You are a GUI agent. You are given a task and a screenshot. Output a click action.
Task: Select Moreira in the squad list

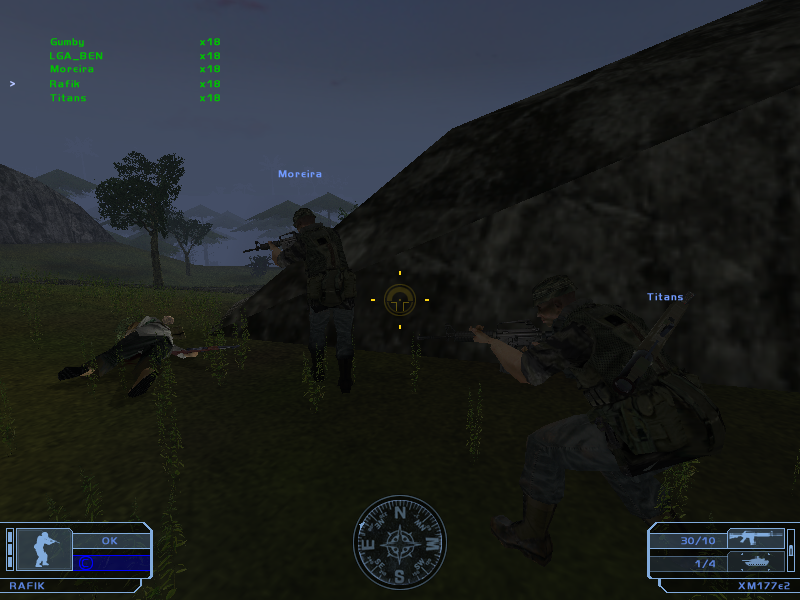pyautogui.click(x=72, y=70)
